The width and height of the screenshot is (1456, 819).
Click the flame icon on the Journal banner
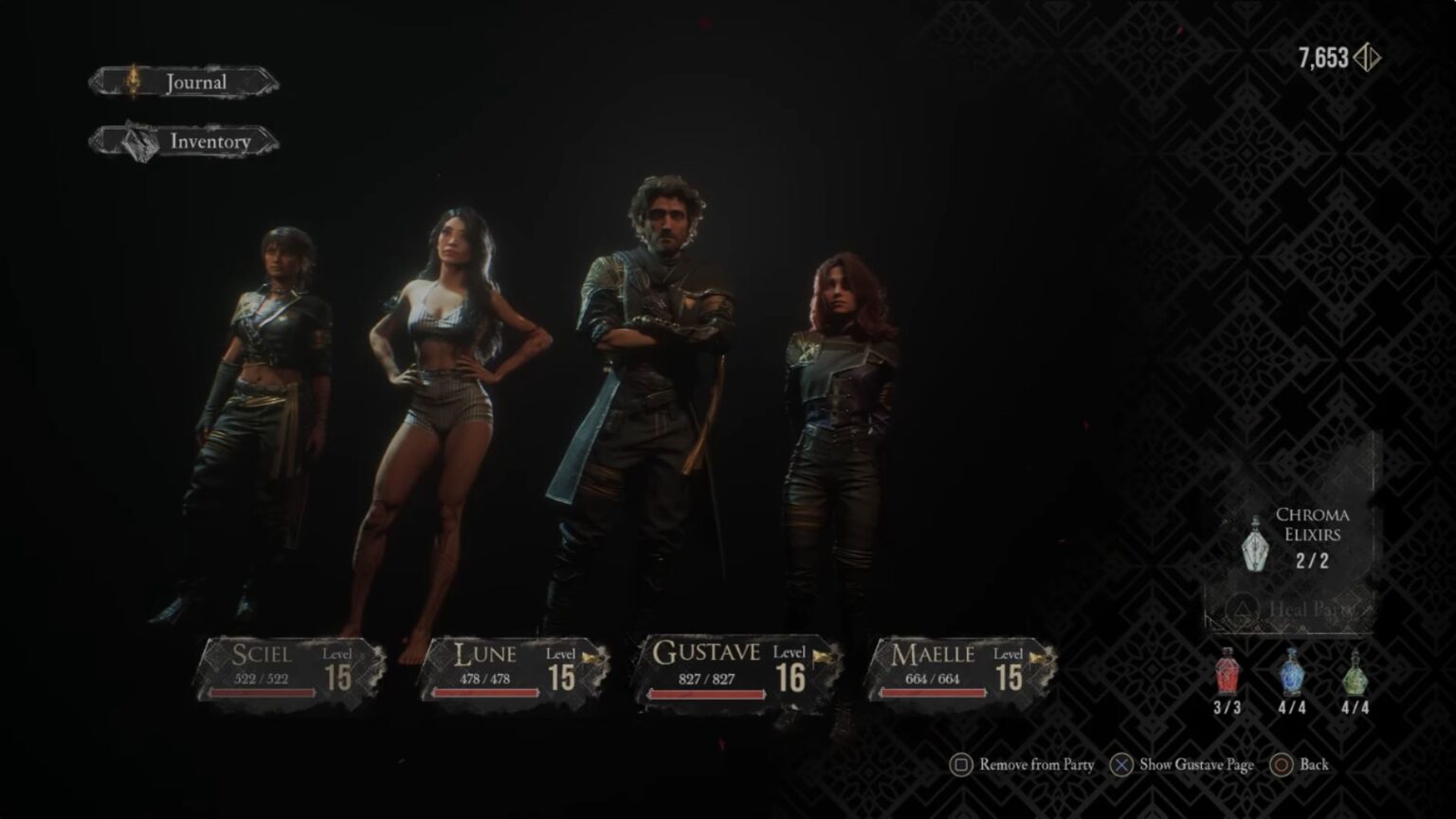coord(134,81)
